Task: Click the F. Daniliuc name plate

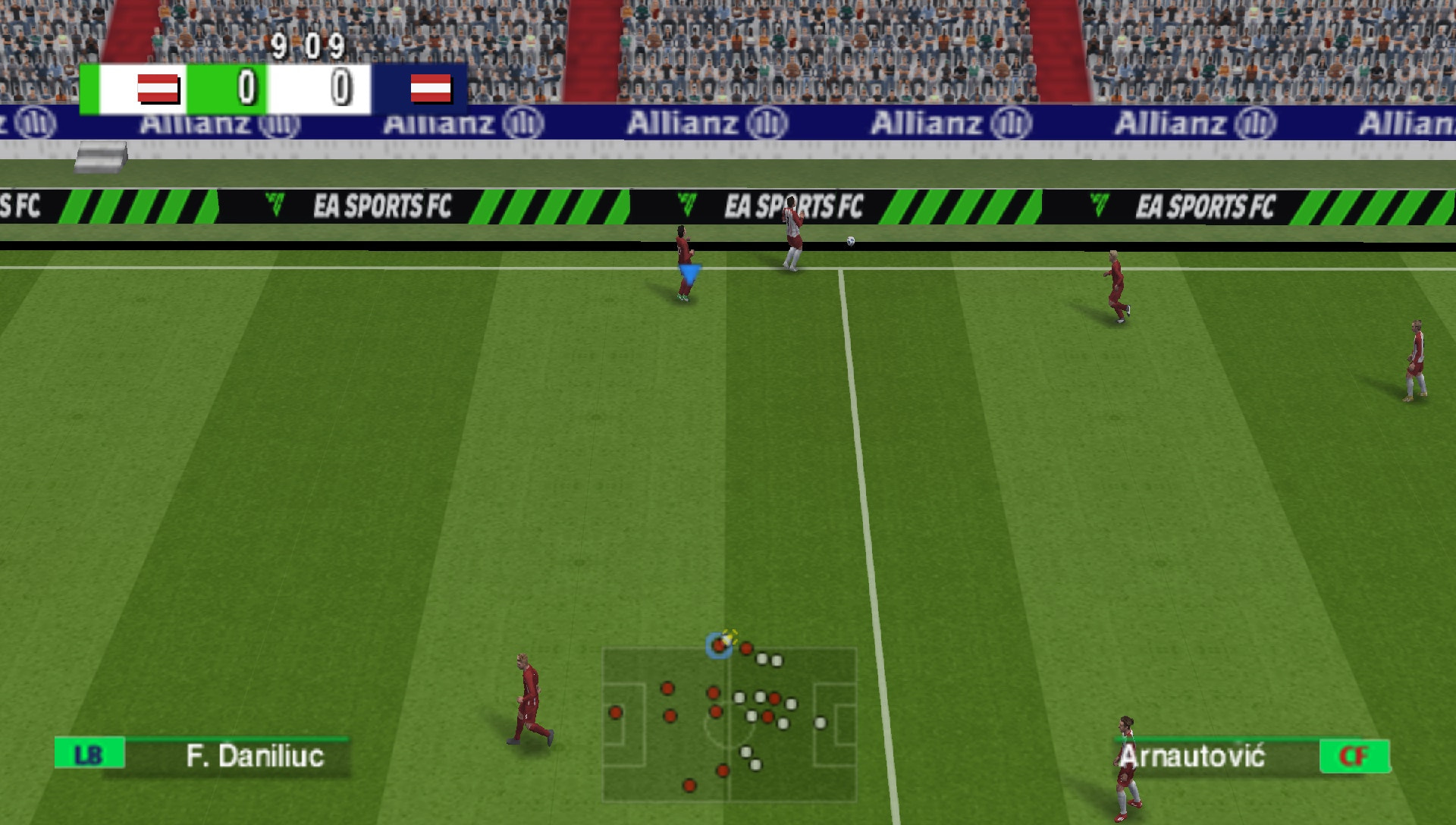Action: pos(255,755)
